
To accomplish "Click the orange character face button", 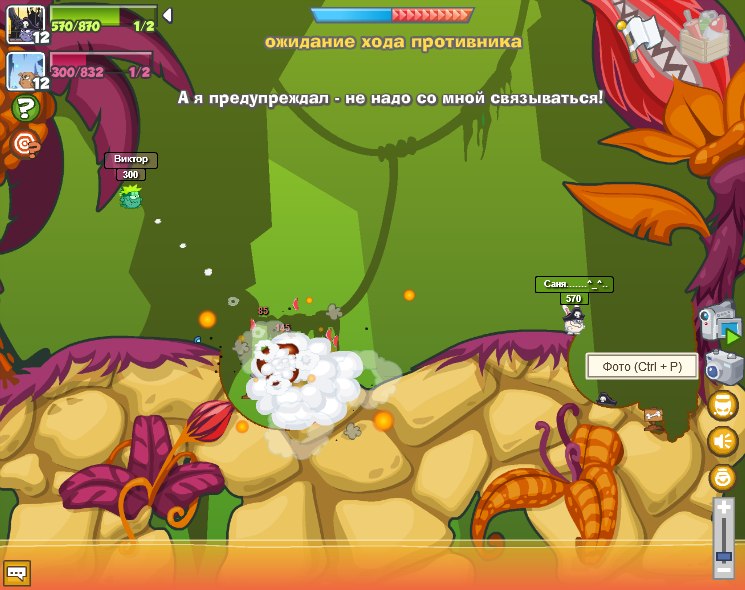I will click(722, 477).
